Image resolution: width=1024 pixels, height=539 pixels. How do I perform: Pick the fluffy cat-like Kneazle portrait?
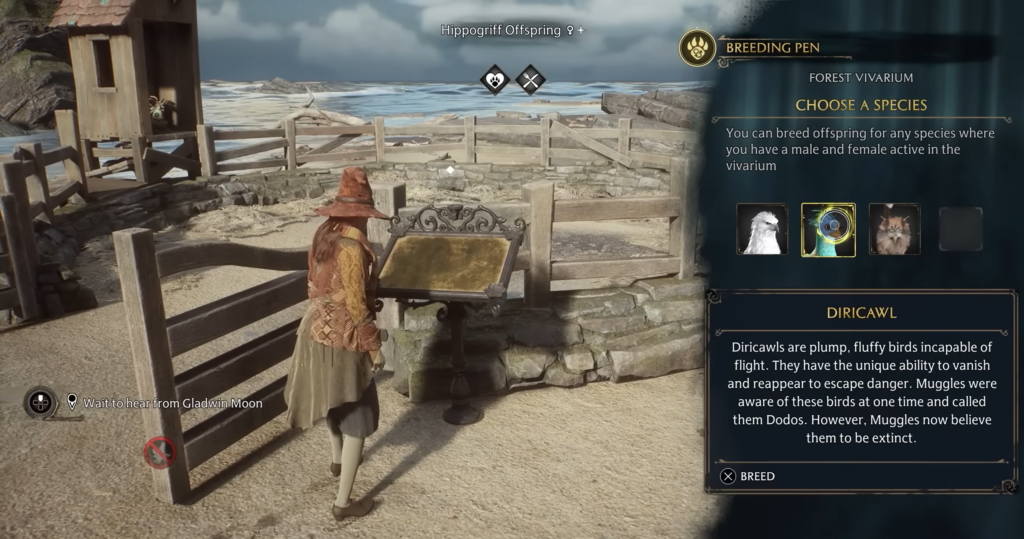click(894, 229)
